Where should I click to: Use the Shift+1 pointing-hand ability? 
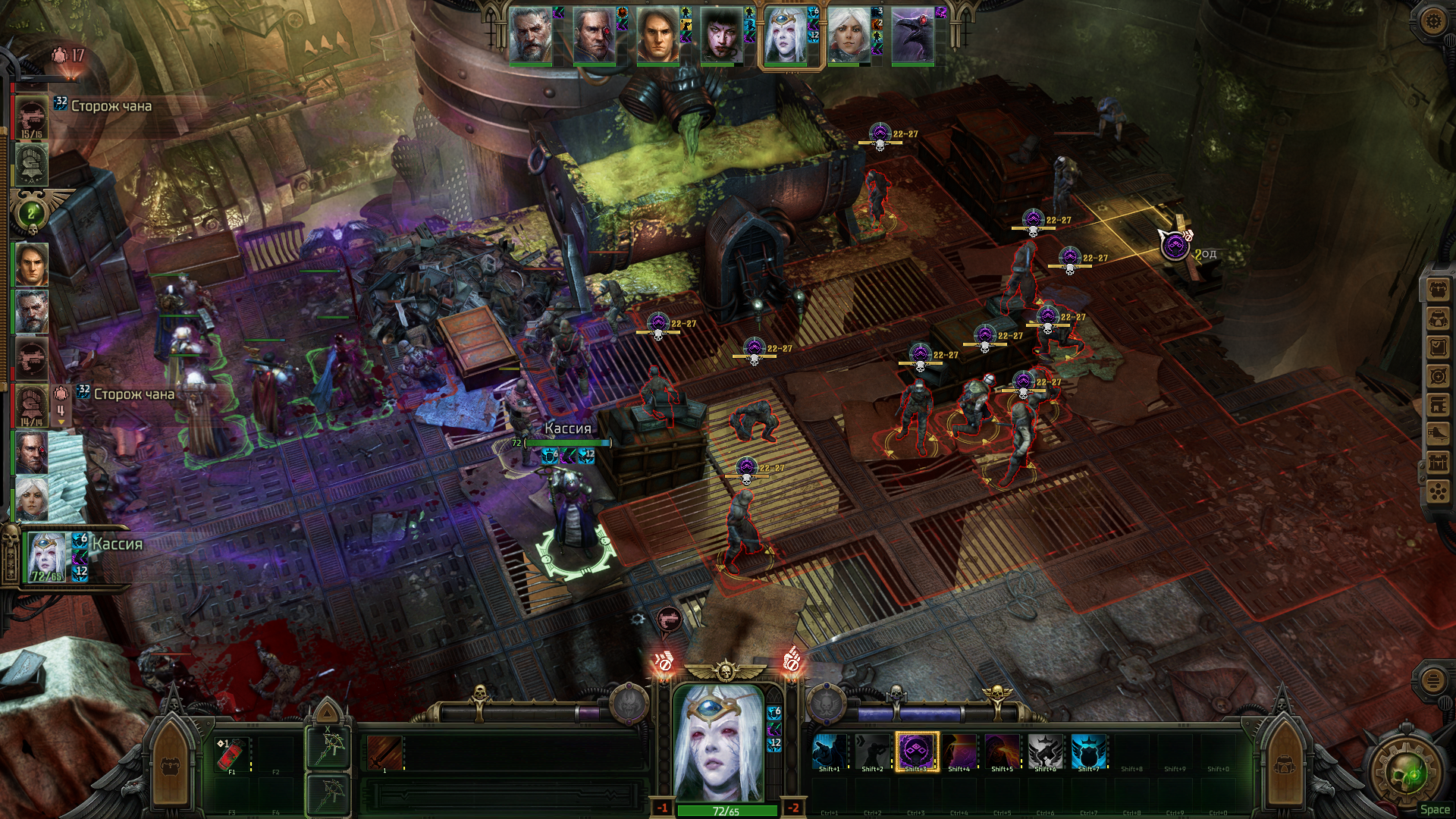829,752
